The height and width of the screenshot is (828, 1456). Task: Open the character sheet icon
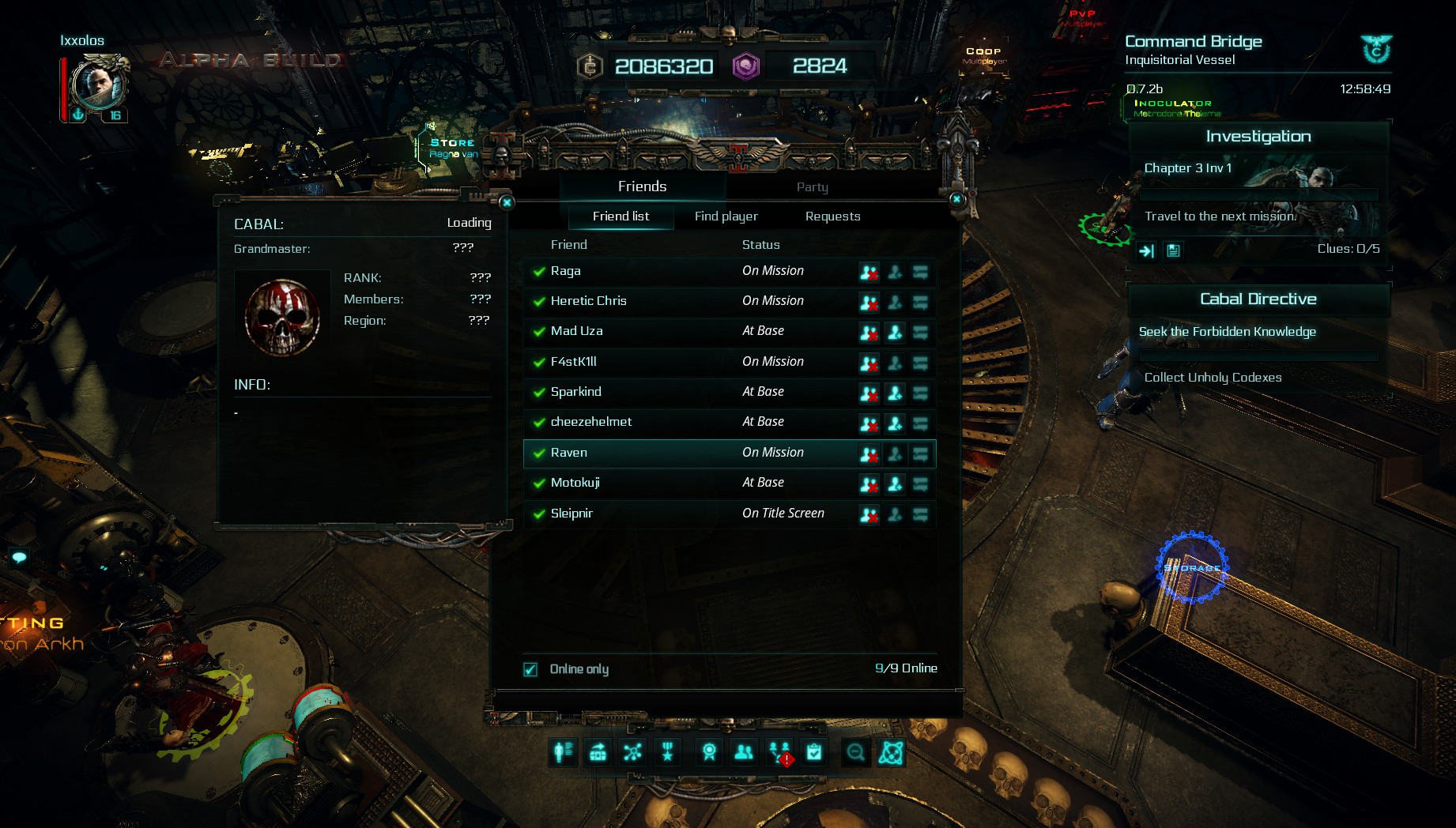564,752
